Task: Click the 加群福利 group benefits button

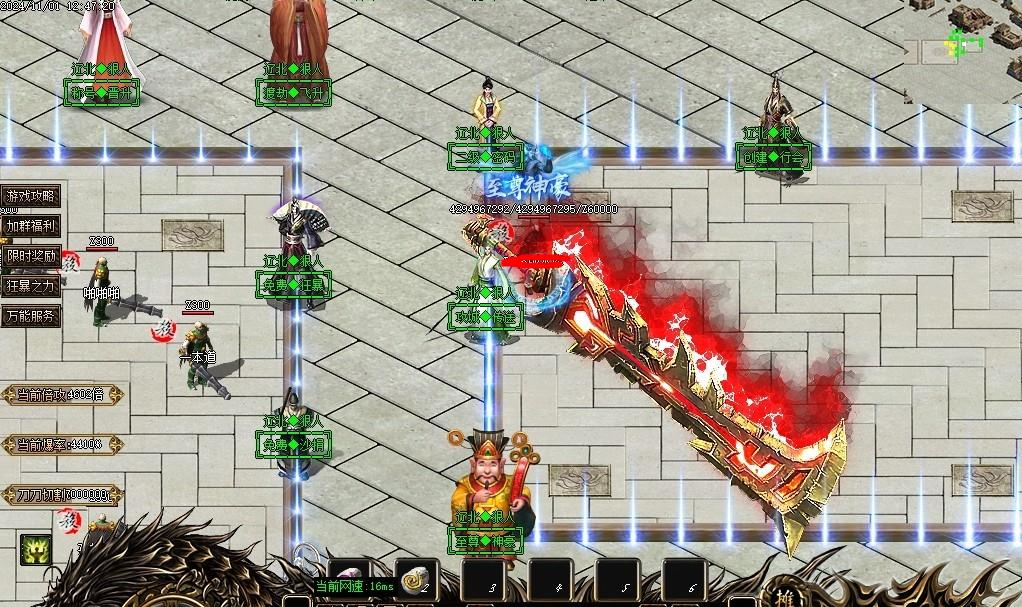Action: [x=30, y=226]
